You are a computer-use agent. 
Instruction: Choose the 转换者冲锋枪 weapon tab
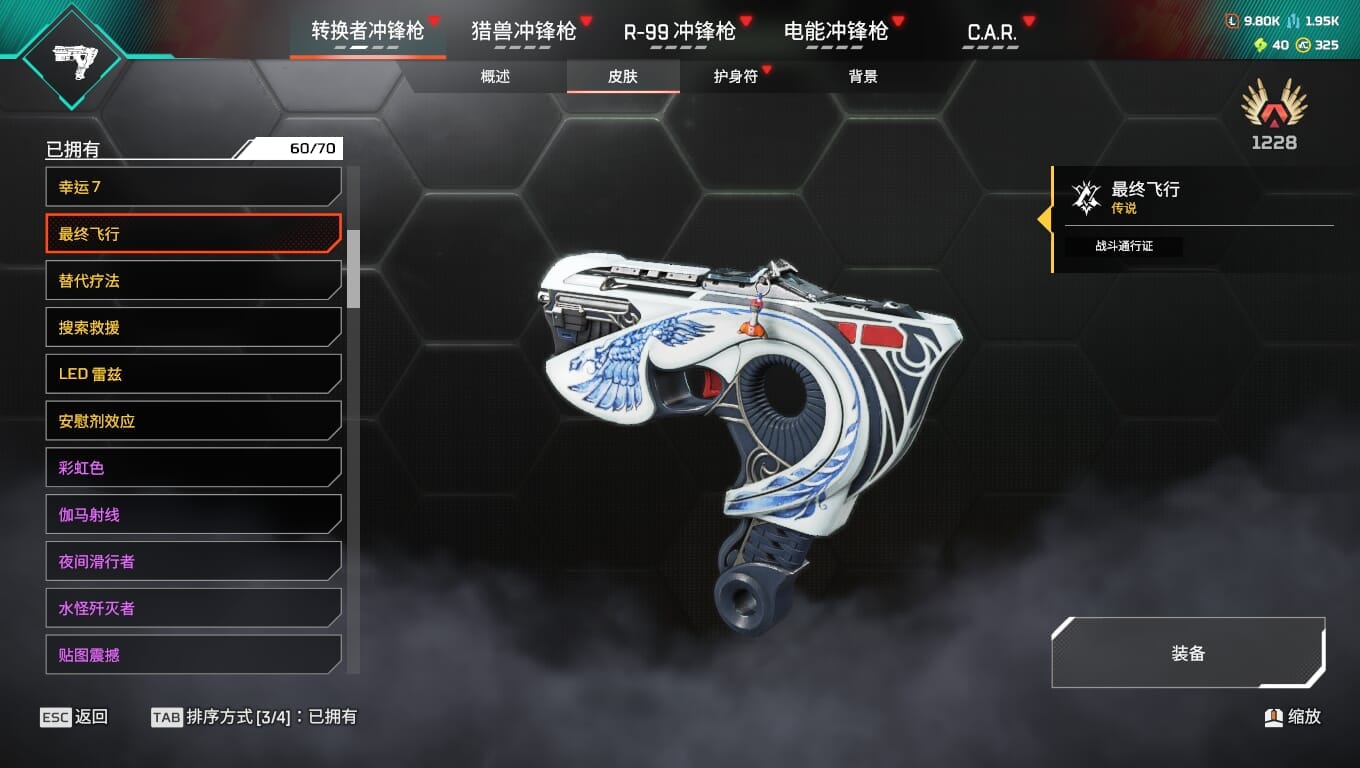[367, 31]
